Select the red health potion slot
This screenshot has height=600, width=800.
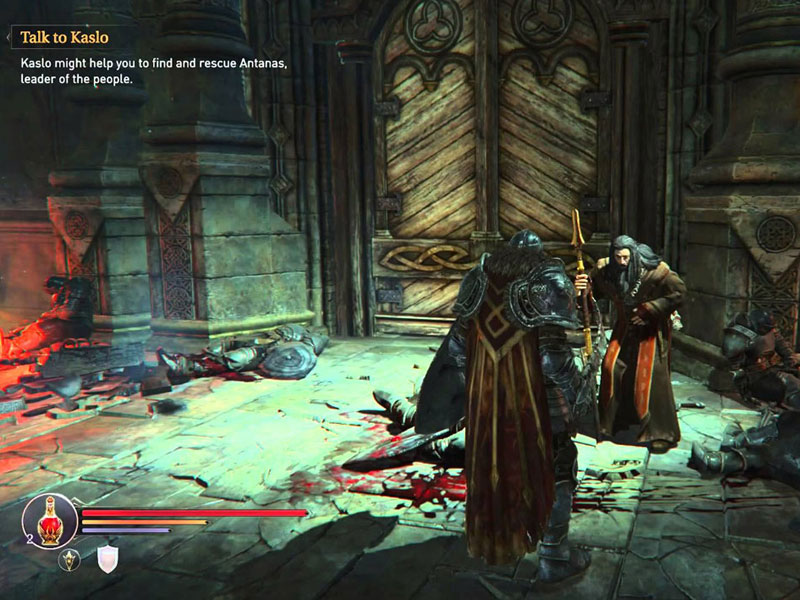click(50, 519)
